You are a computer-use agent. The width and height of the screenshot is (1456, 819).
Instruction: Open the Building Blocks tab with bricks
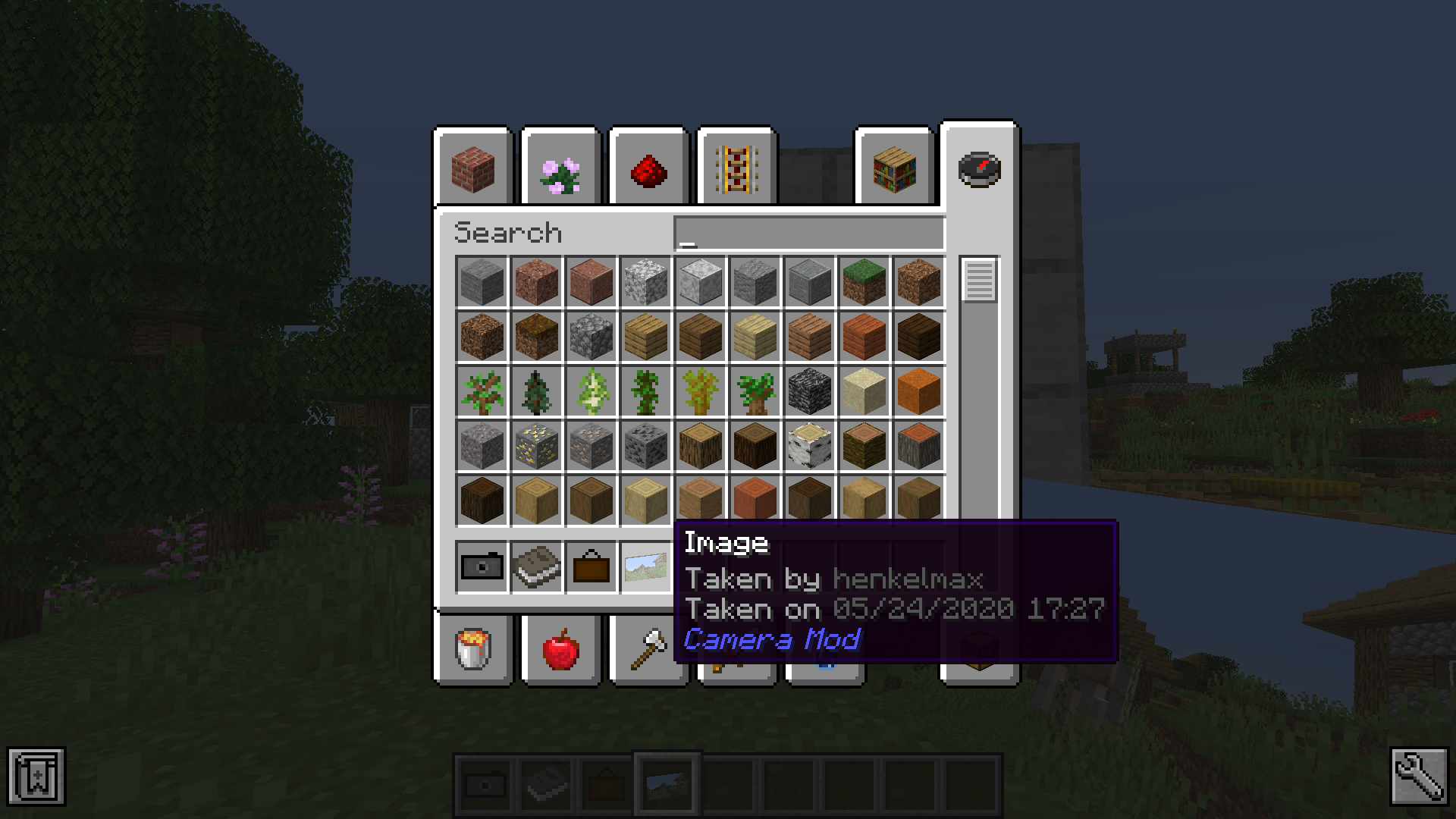point(472,168)
